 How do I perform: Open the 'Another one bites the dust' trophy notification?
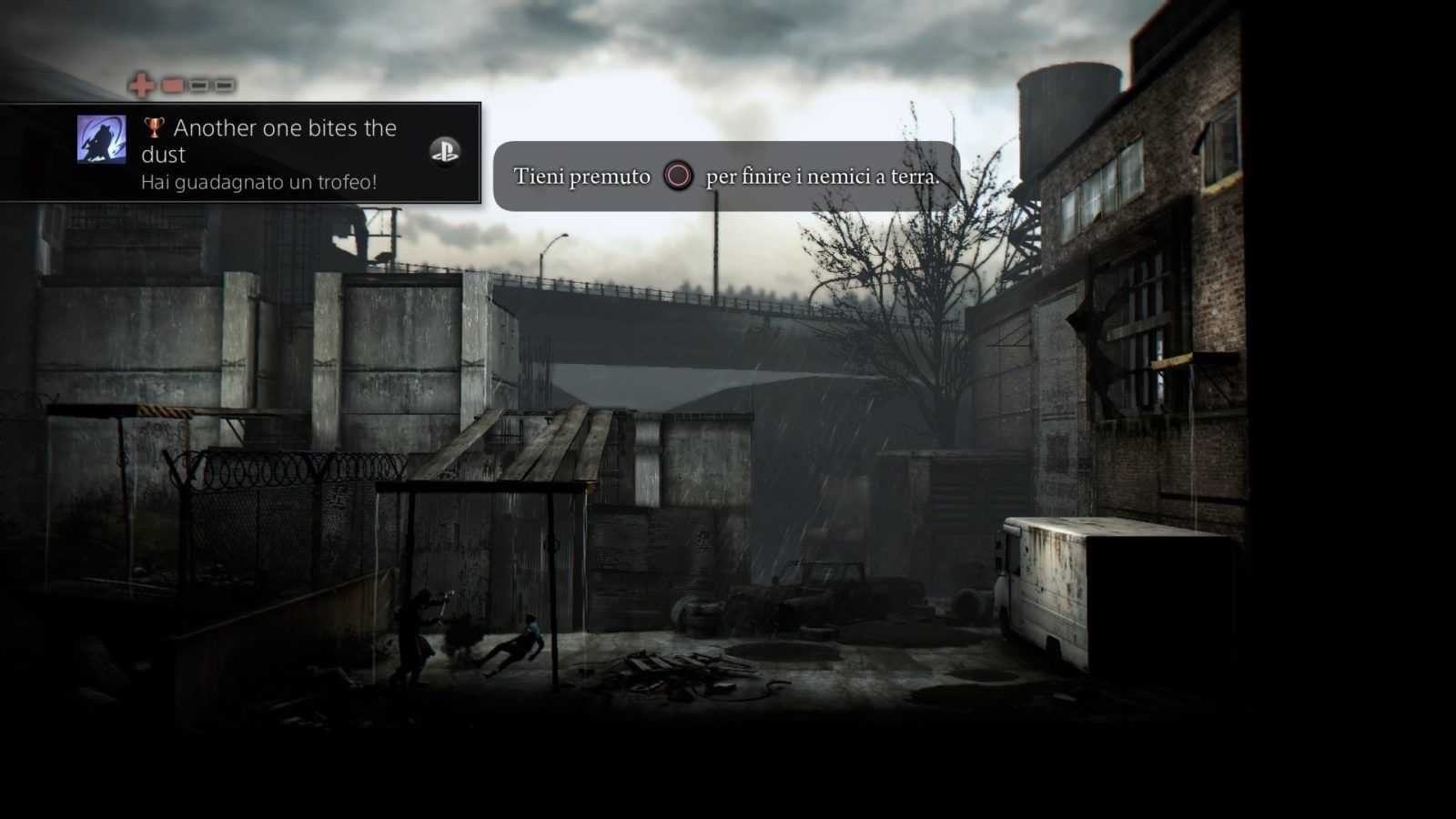click(269, 152)
